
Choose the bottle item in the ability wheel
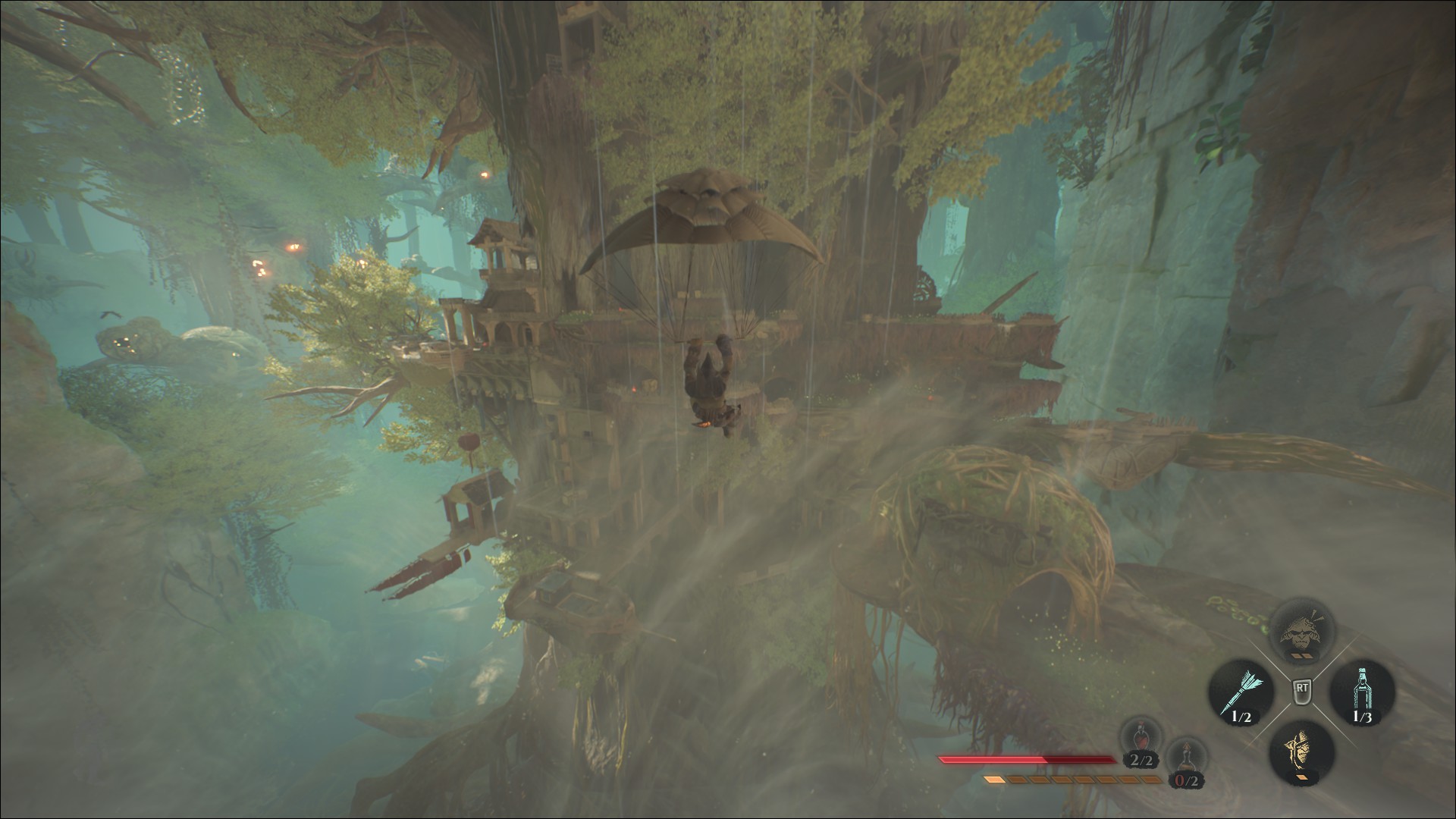pos(1362,691)
